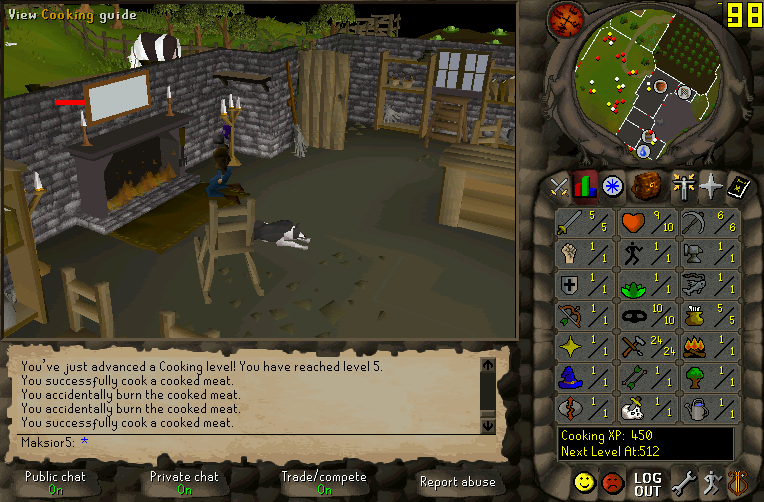The image size is (764, 502).
Task: Open the music player lyre tab
Action: coord(738,484)
